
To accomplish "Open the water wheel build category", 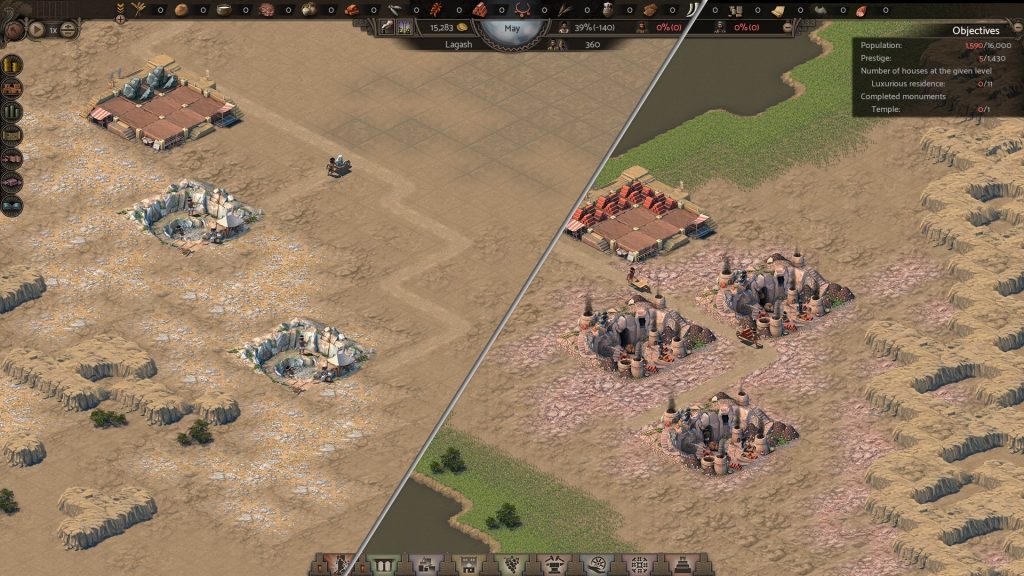I will [x=598, y=565].
